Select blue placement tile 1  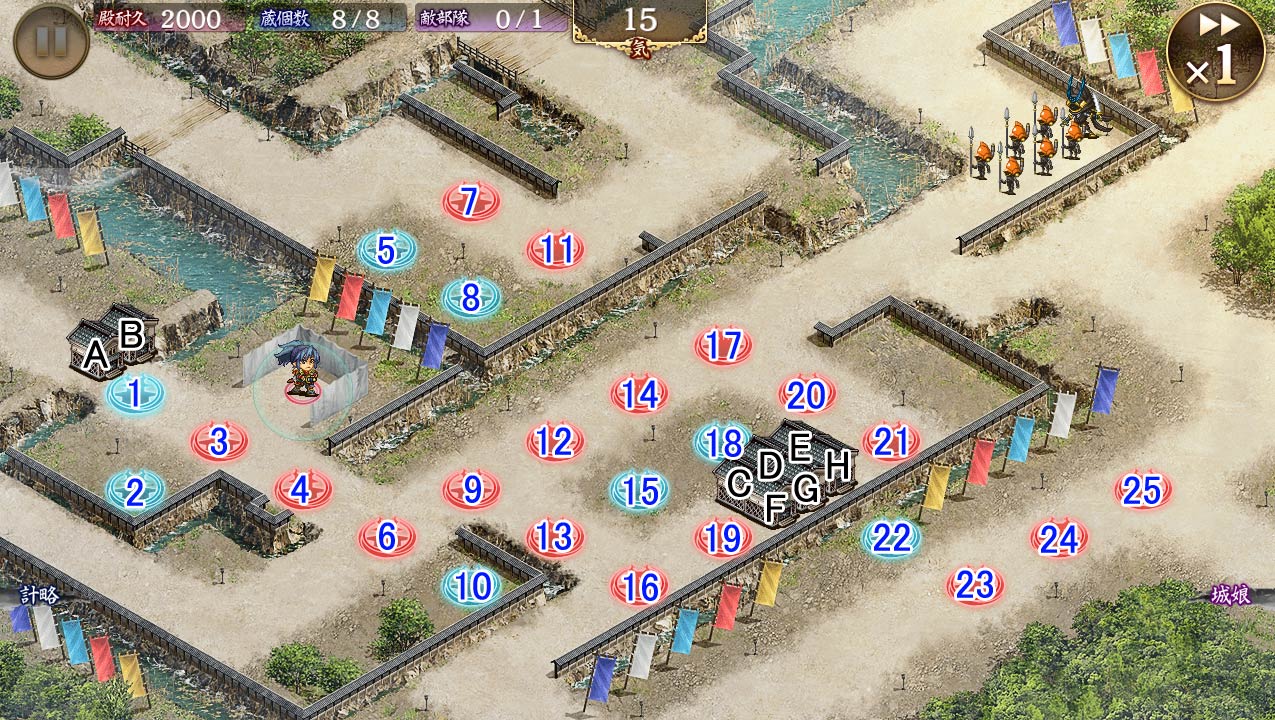tap(134, 394)
